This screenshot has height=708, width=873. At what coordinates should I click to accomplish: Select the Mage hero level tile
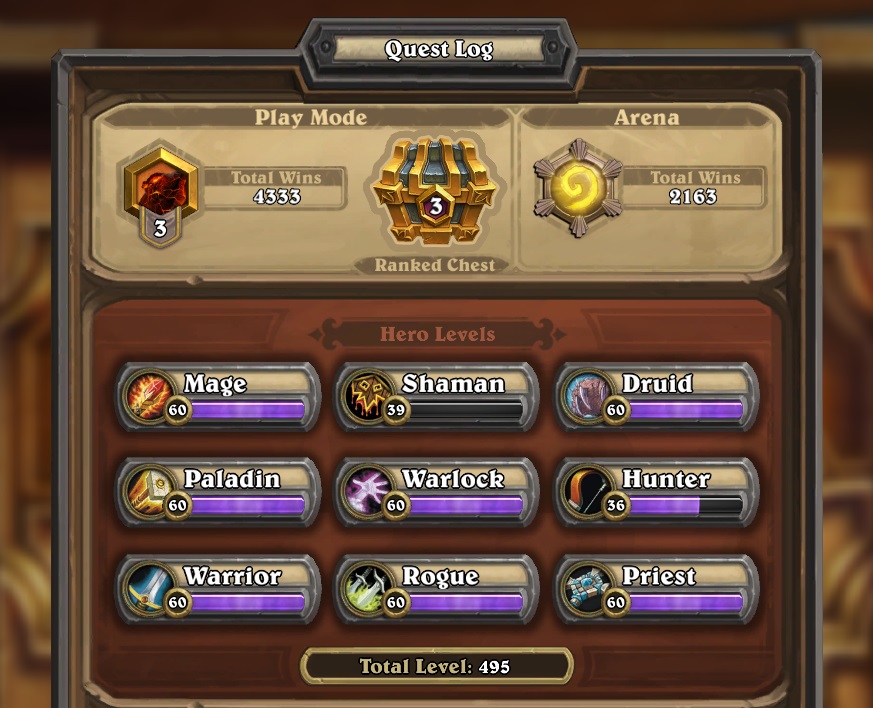coord(219,397)
